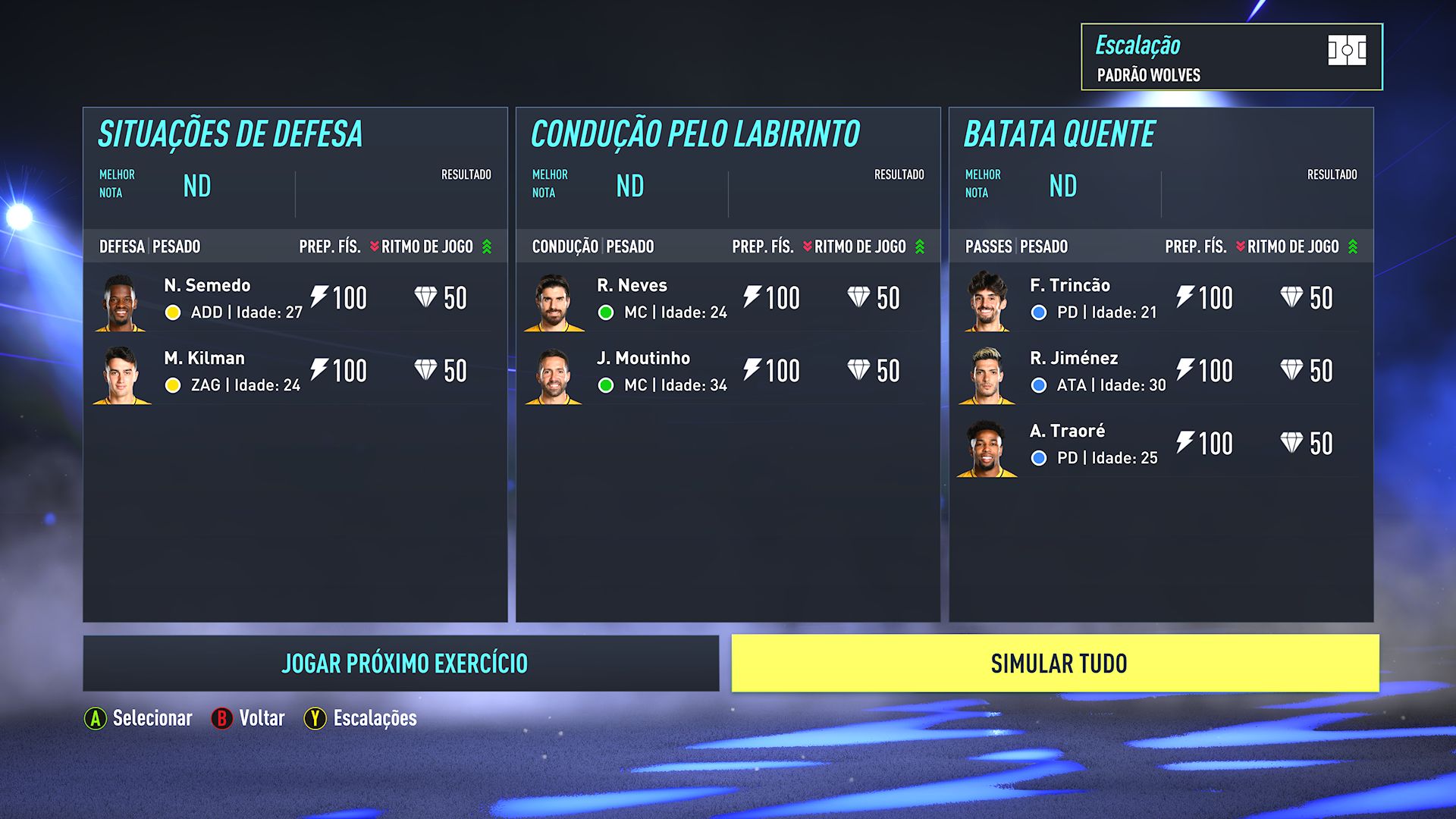Select the diamond icon next to A. Traoré

[1291, 443]
